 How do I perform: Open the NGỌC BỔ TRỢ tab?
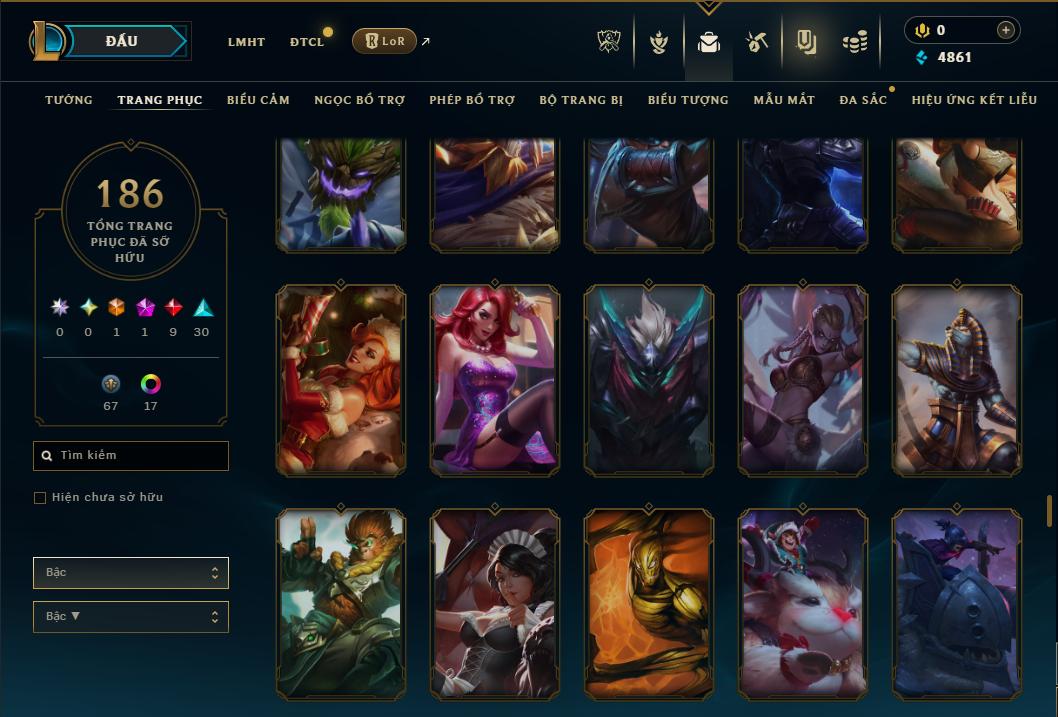pyautogui.click(x=359, y=100)
